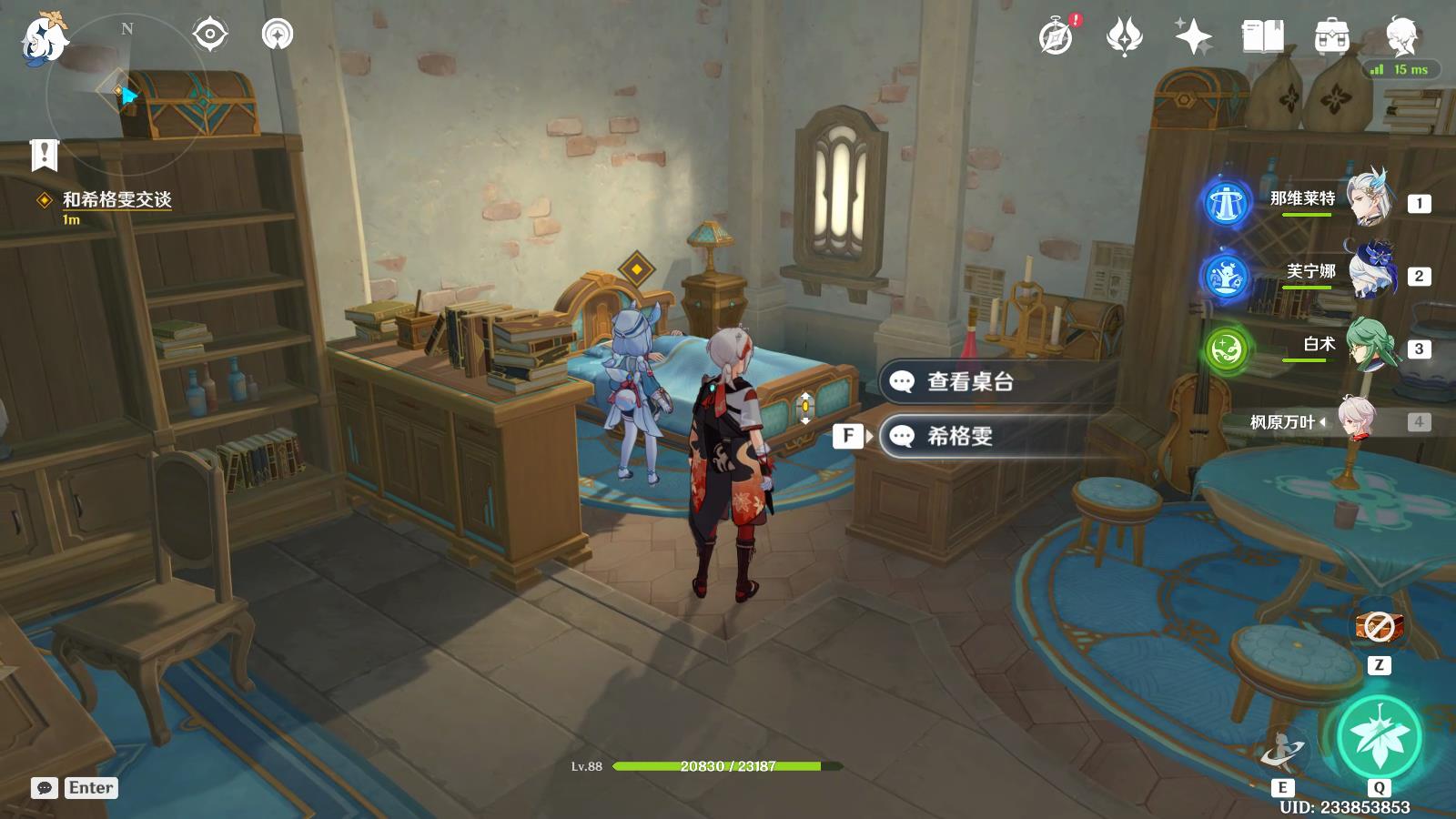
Task: Open the battle pass emblem icon
Action: coord(1124,37)
